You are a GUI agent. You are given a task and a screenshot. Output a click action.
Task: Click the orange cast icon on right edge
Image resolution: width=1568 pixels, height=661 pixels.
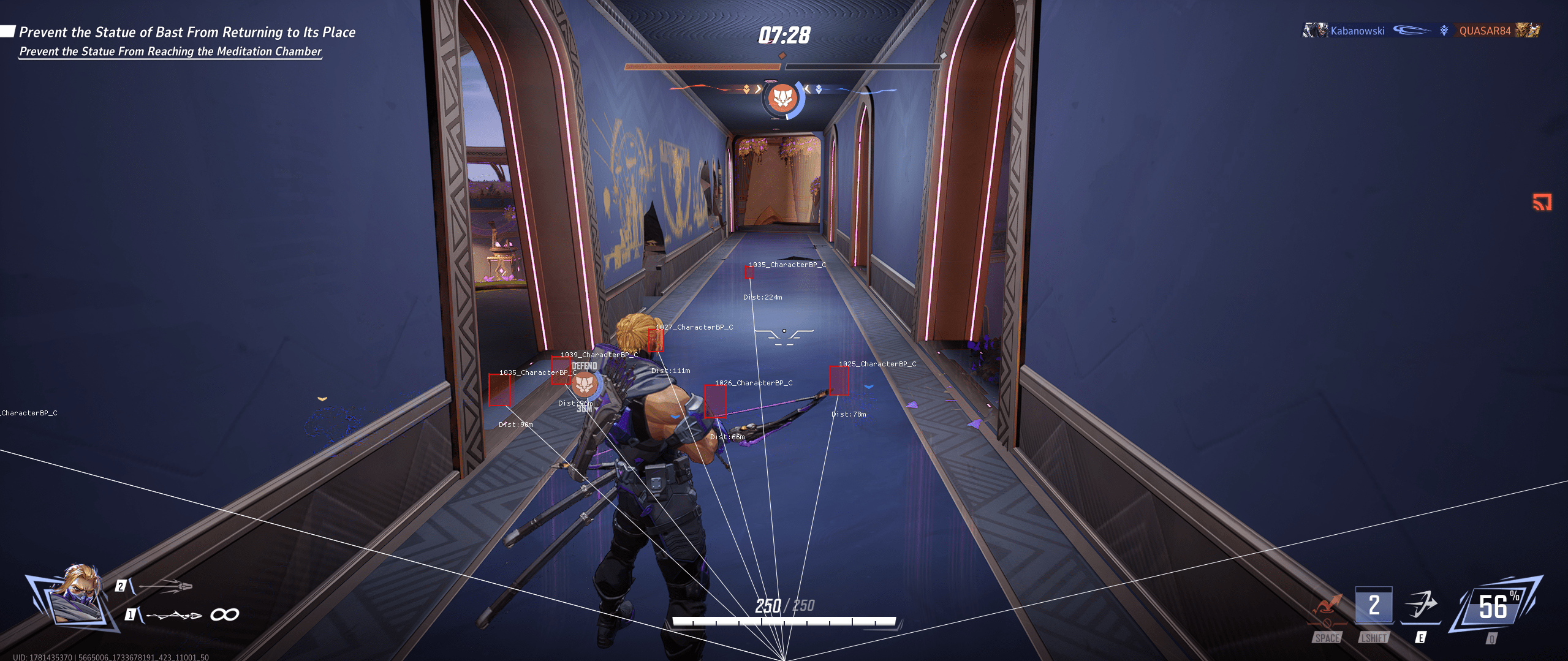(1542, 202)
